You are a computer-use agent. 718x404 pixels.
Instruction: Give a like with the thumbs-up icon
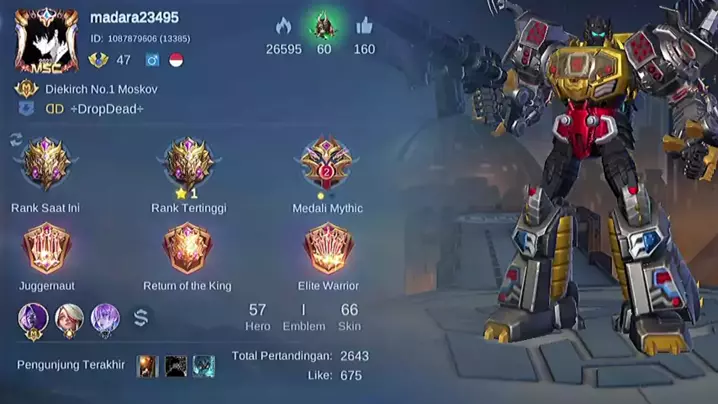[364, 26]
